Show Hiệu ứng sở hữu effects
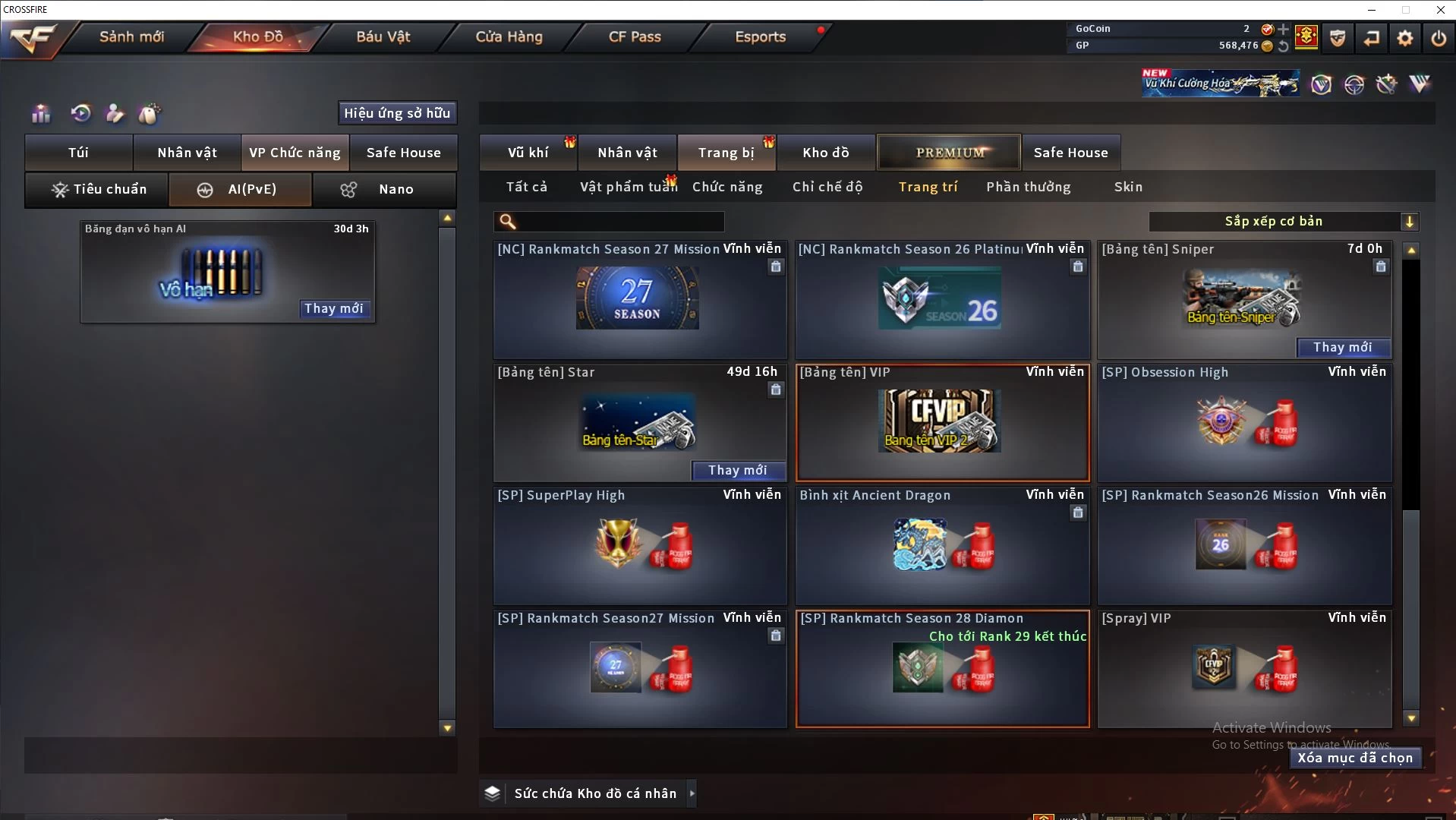The width and height of the screenshot is (1456, 820). (397, 113)
